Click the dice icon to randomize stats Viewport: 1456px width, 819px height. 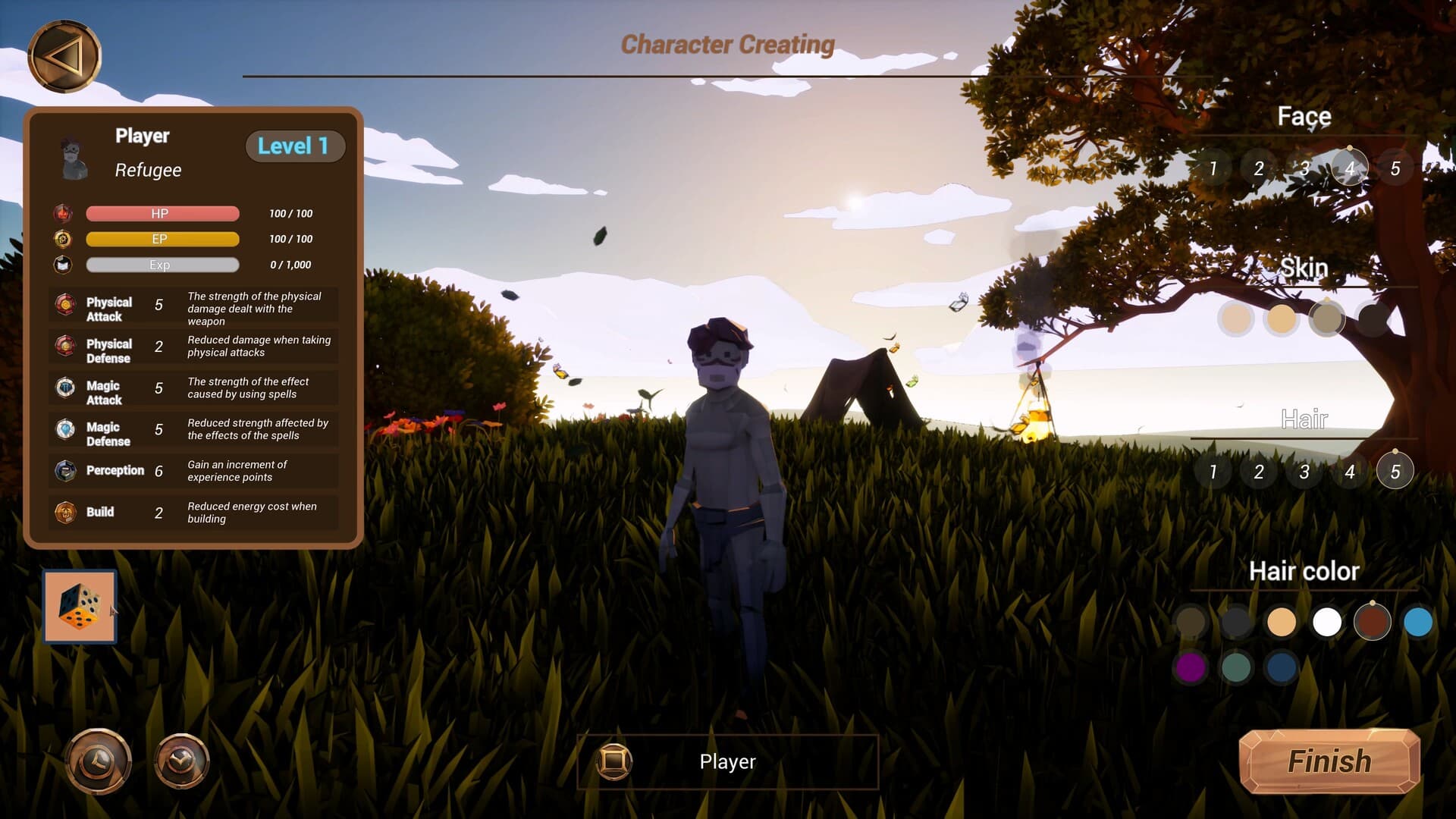click(x=80, y=607)
